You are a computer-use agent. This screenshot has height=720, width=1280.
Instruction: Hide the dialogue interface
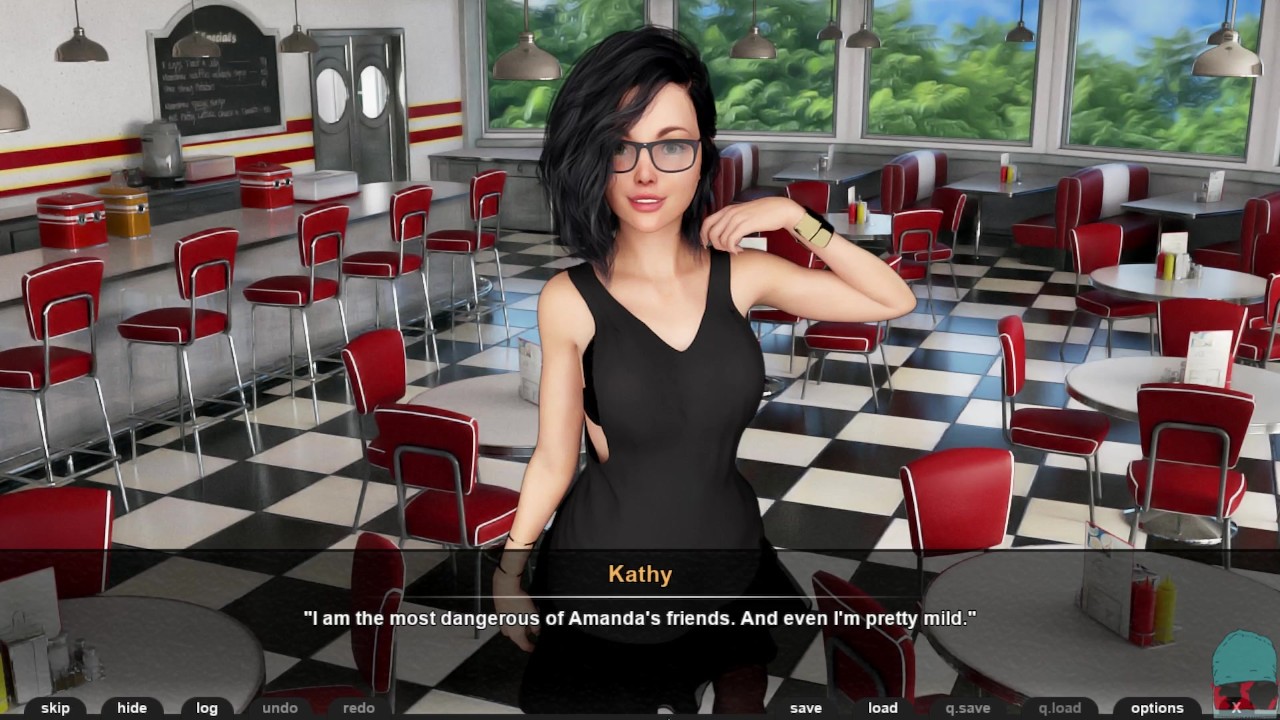pyautogui.click(x=131, y=708)
